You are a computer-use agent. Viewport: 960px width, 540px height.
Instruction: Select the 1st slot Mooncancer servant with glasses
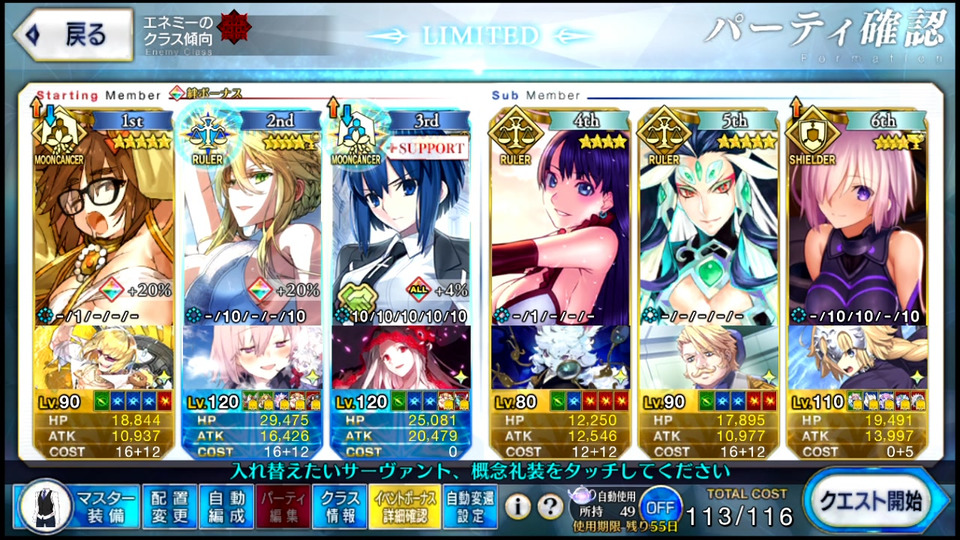[105, 220]
